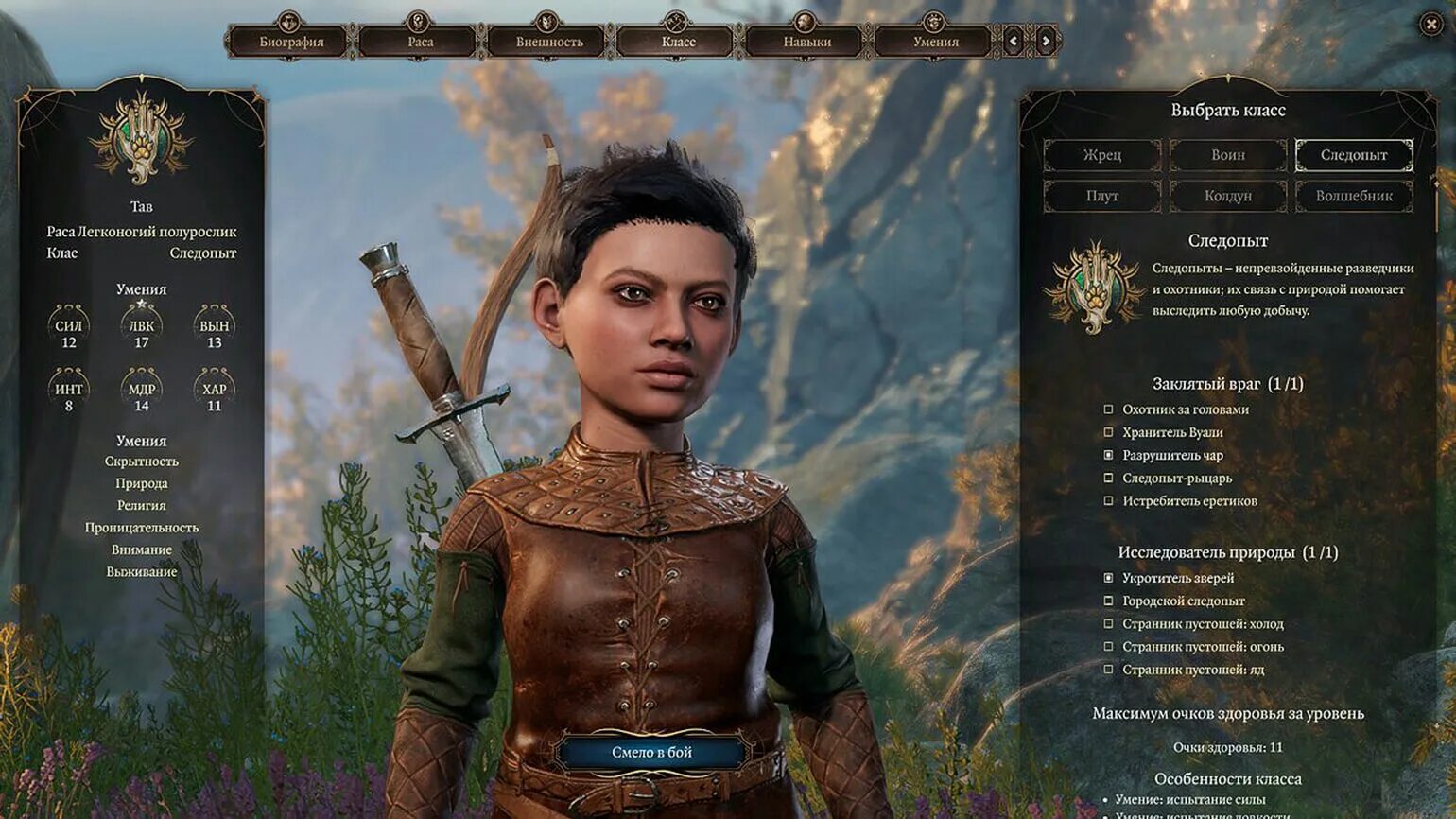Close the character creation screen

tap(1431, 25)
